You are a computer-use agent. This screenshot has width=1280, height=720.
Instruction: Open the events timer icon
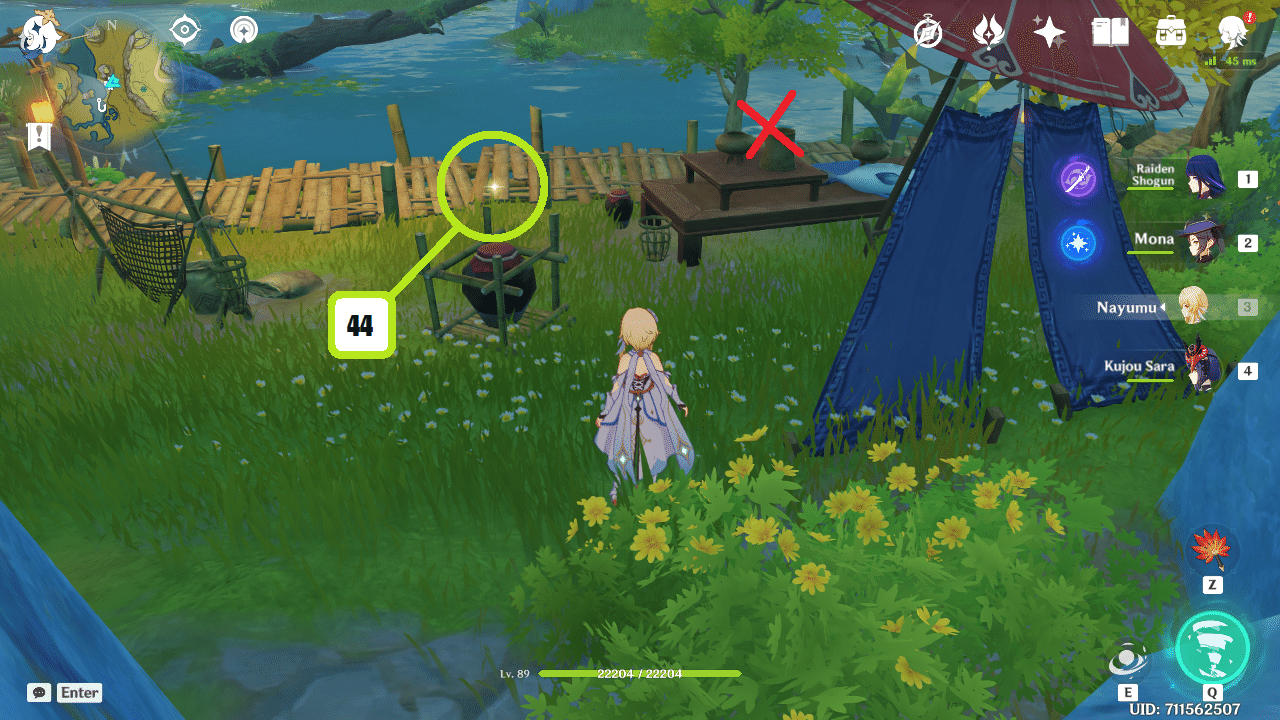click(x=927, y=33)
